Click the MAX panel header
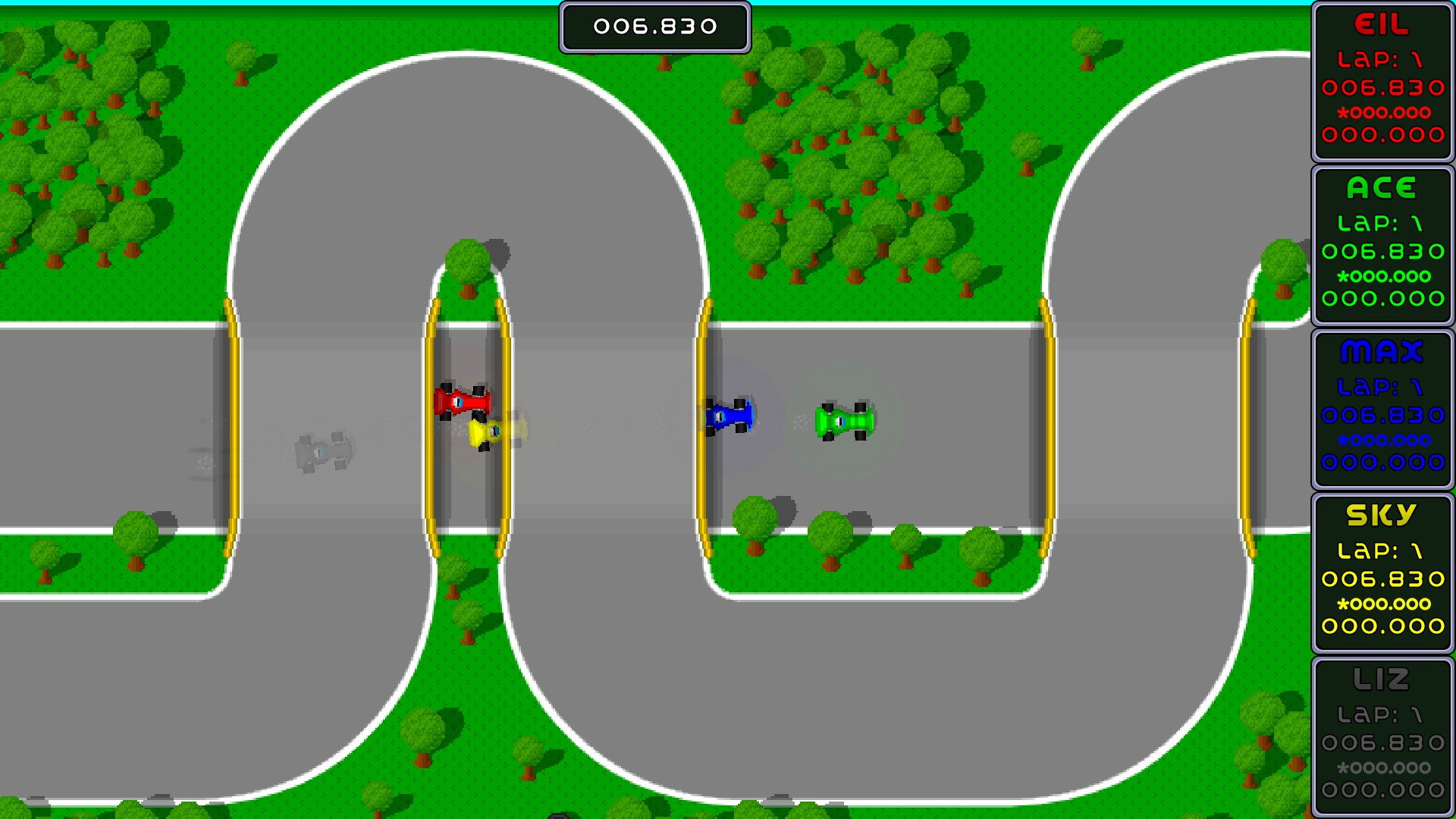The width and height of the screenshot is (1456, 819). point(1382,353)
